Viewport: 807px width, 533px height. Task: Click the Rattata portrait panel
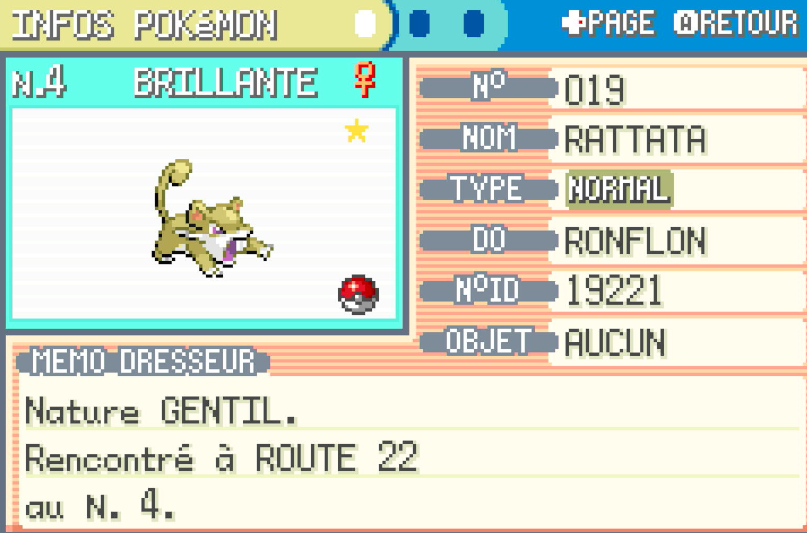coord(205,212)
